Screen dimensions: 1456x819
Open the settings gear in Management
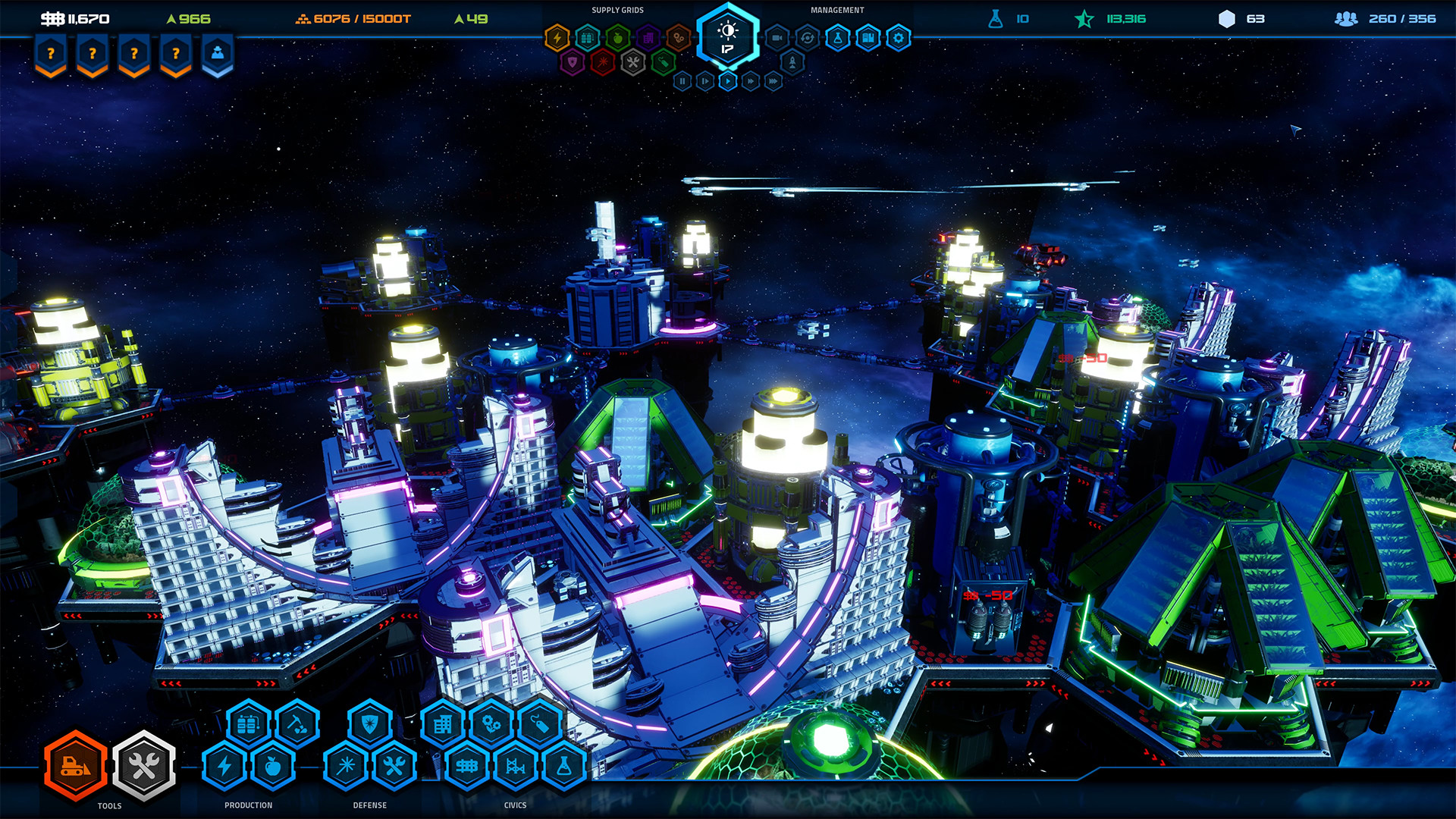click(897, 37)
